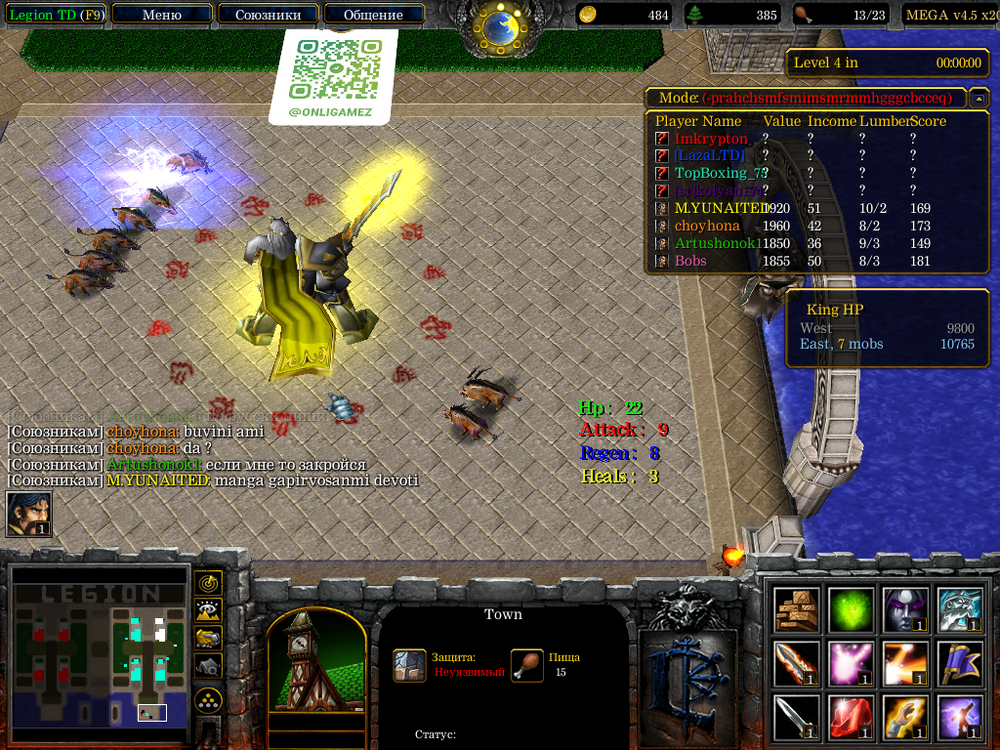Screen dimensions: 1000x750
Task: Select the red gem command icon
Action: (851, 718)
